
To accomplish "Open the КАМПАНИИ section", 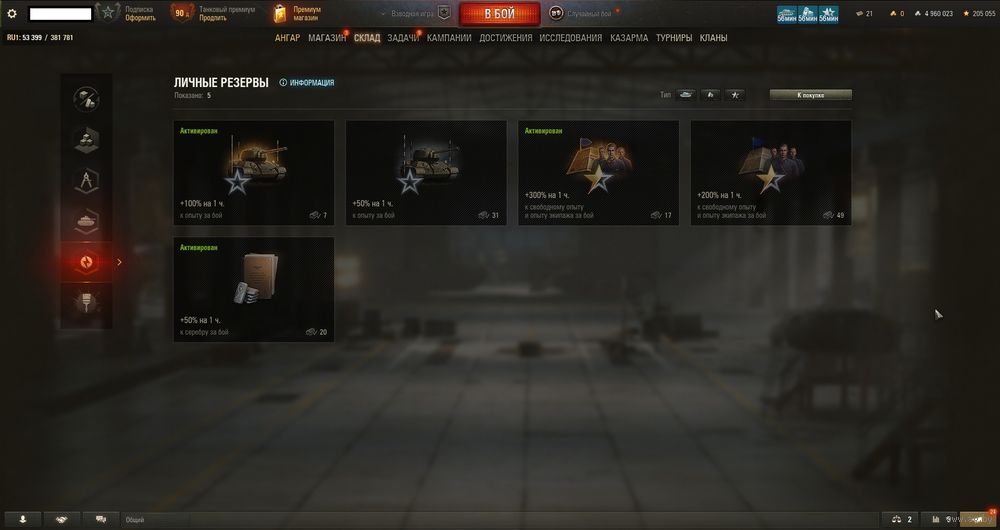I will pos(449,38).
